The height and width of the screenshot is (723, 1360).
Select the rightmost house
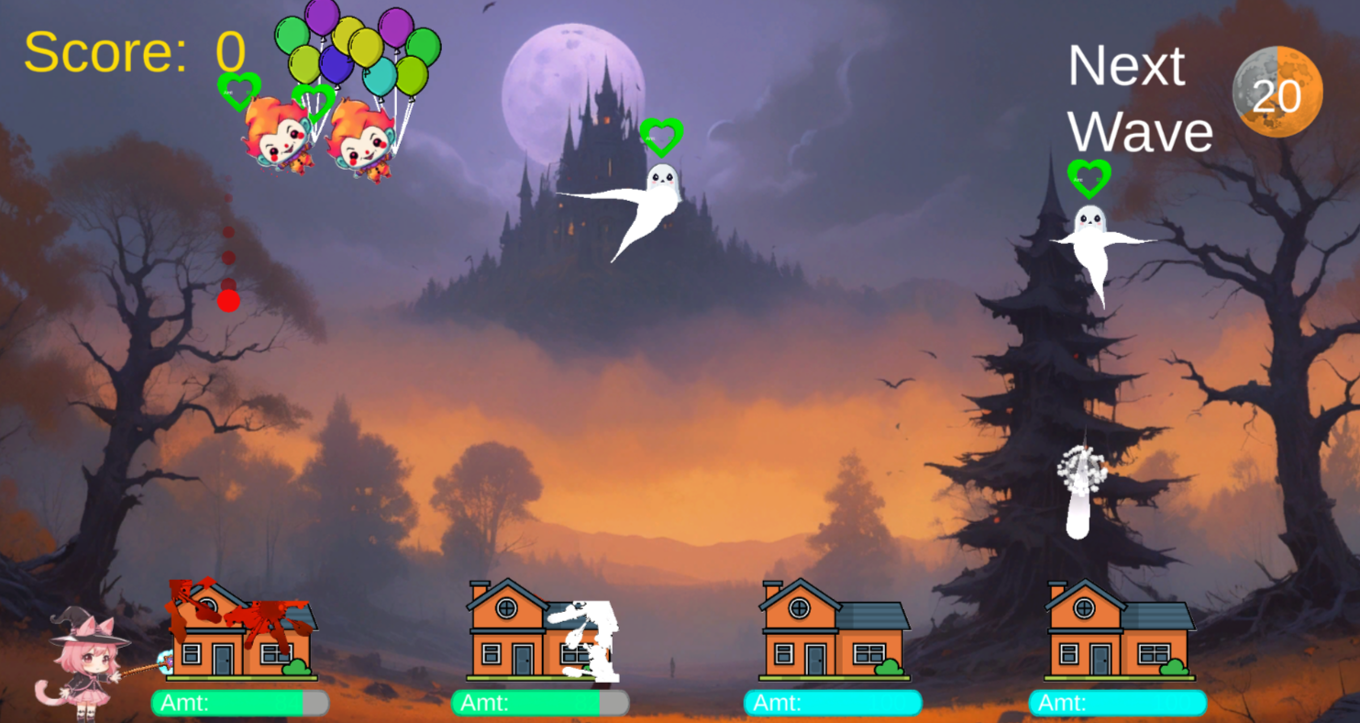point(1117,630)
